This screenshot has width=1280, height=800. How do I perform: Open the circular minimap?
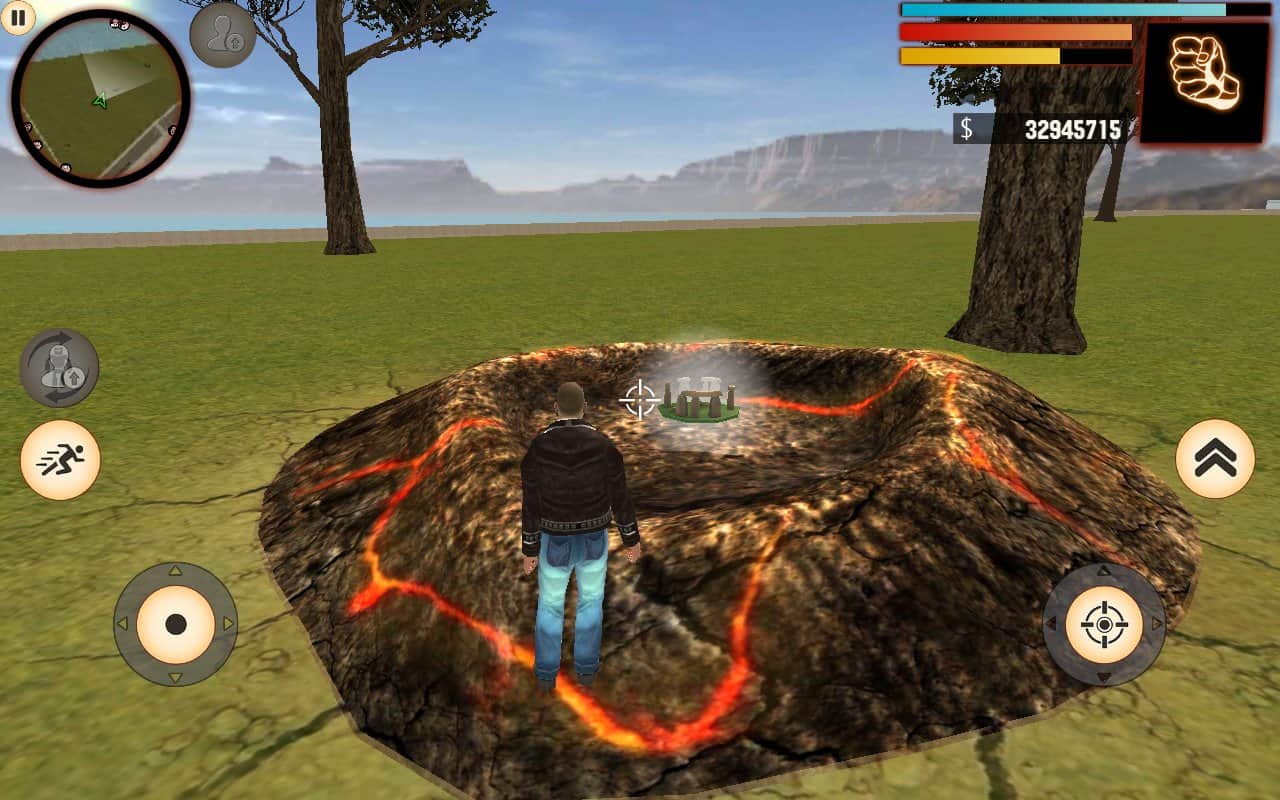click(x=100, y=98)
